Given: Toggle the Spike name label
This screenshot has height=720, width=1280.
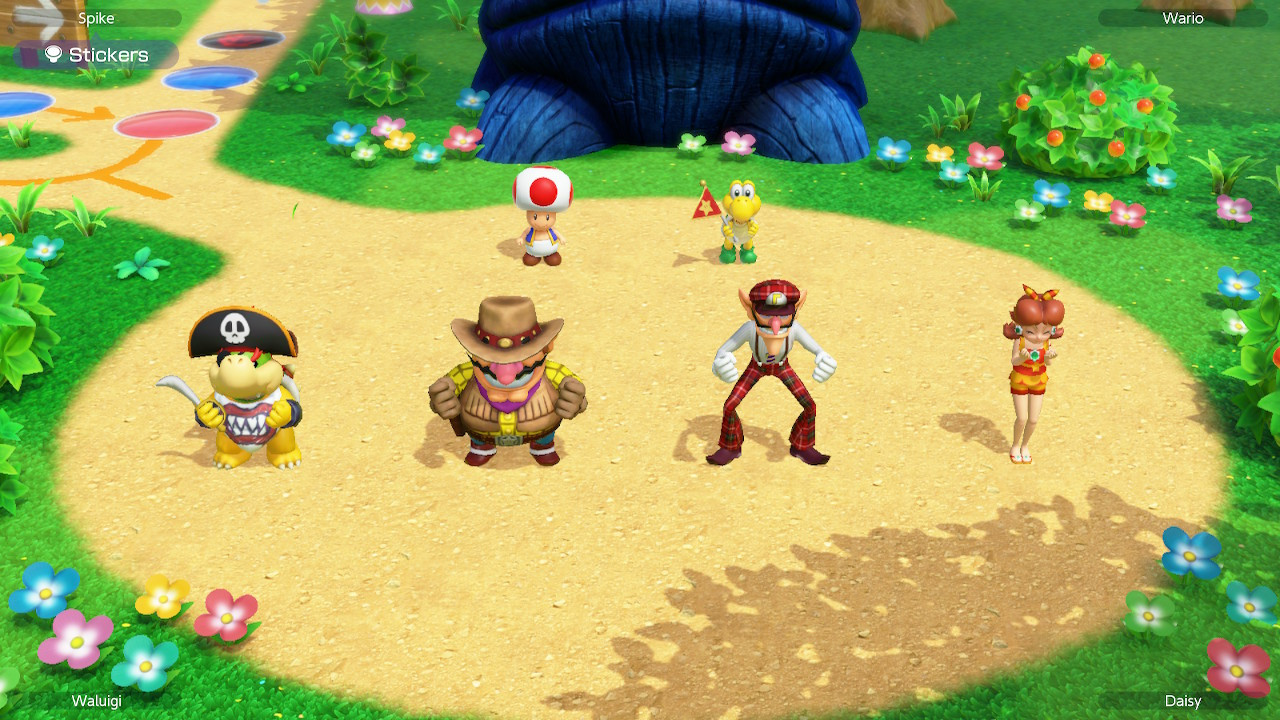Looking at the screenshot, I should 95,17.
